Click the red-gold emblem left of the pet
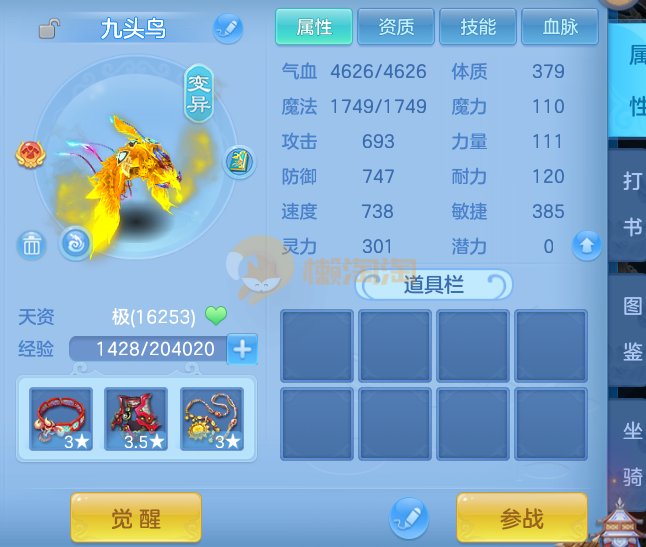This screenshot has height=547, width=646. [x=29, y=154]
